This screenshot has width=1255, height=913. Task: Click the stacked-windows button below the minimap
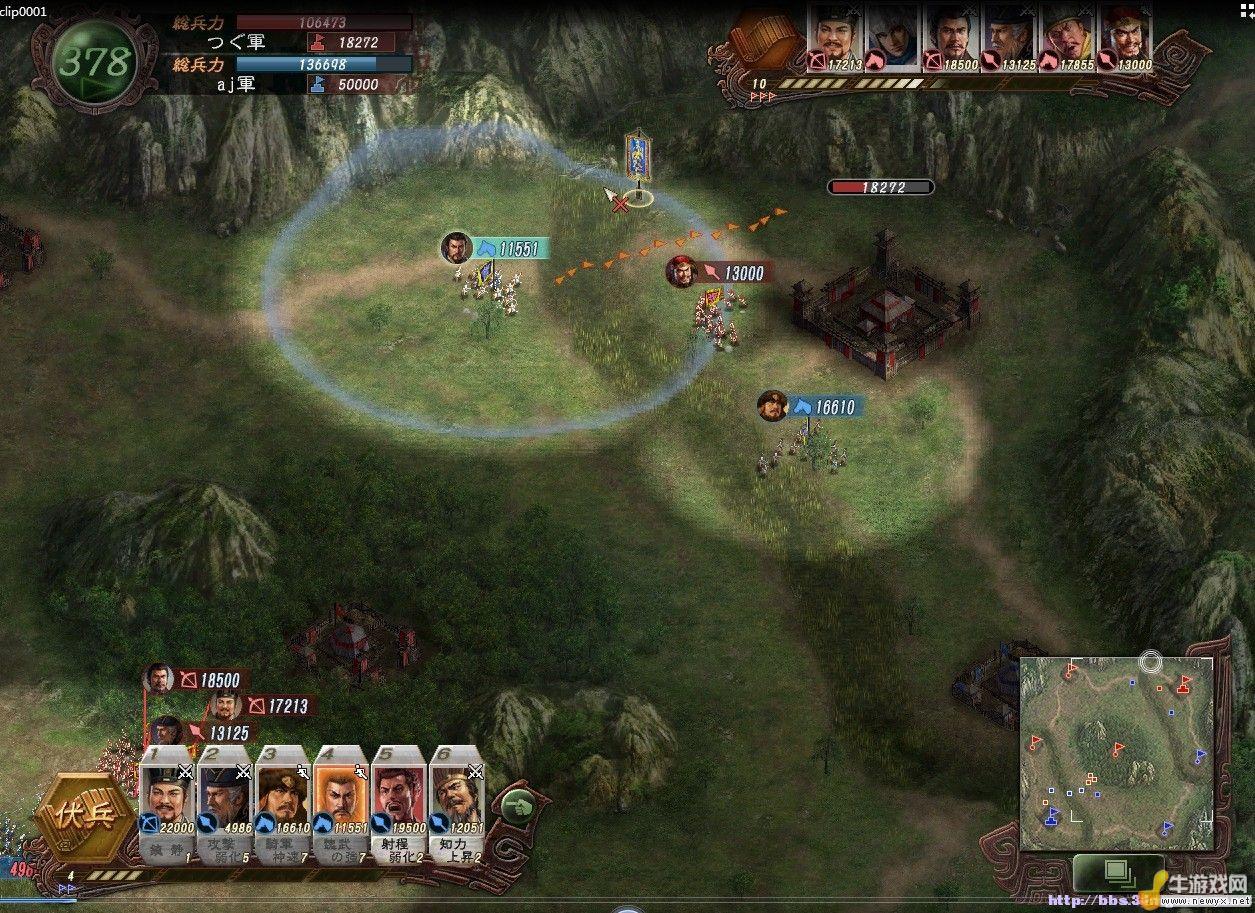(1117, 873)
